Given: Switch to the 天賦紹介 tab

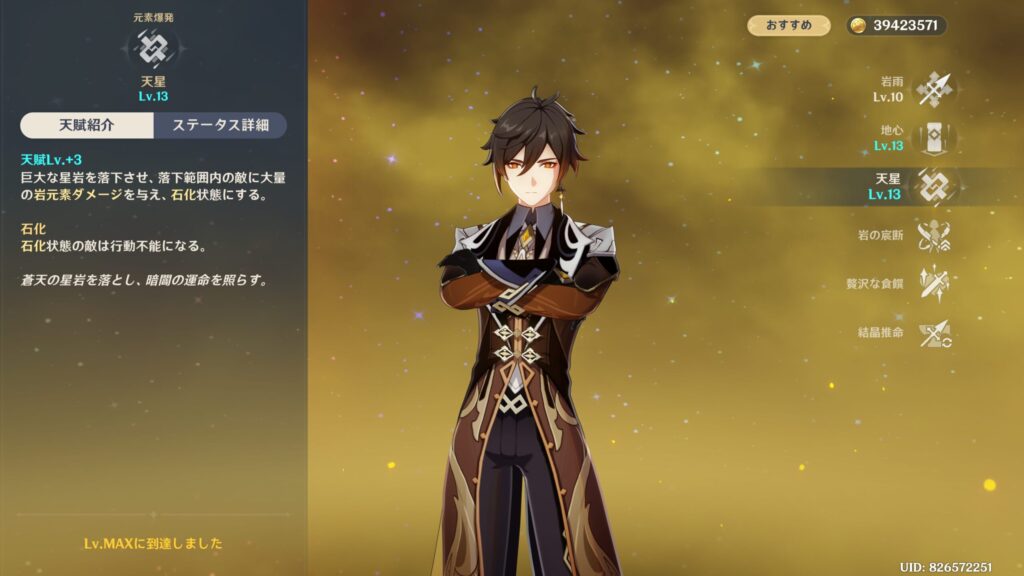Looking at the screenshot, I should tap(87, 125).
